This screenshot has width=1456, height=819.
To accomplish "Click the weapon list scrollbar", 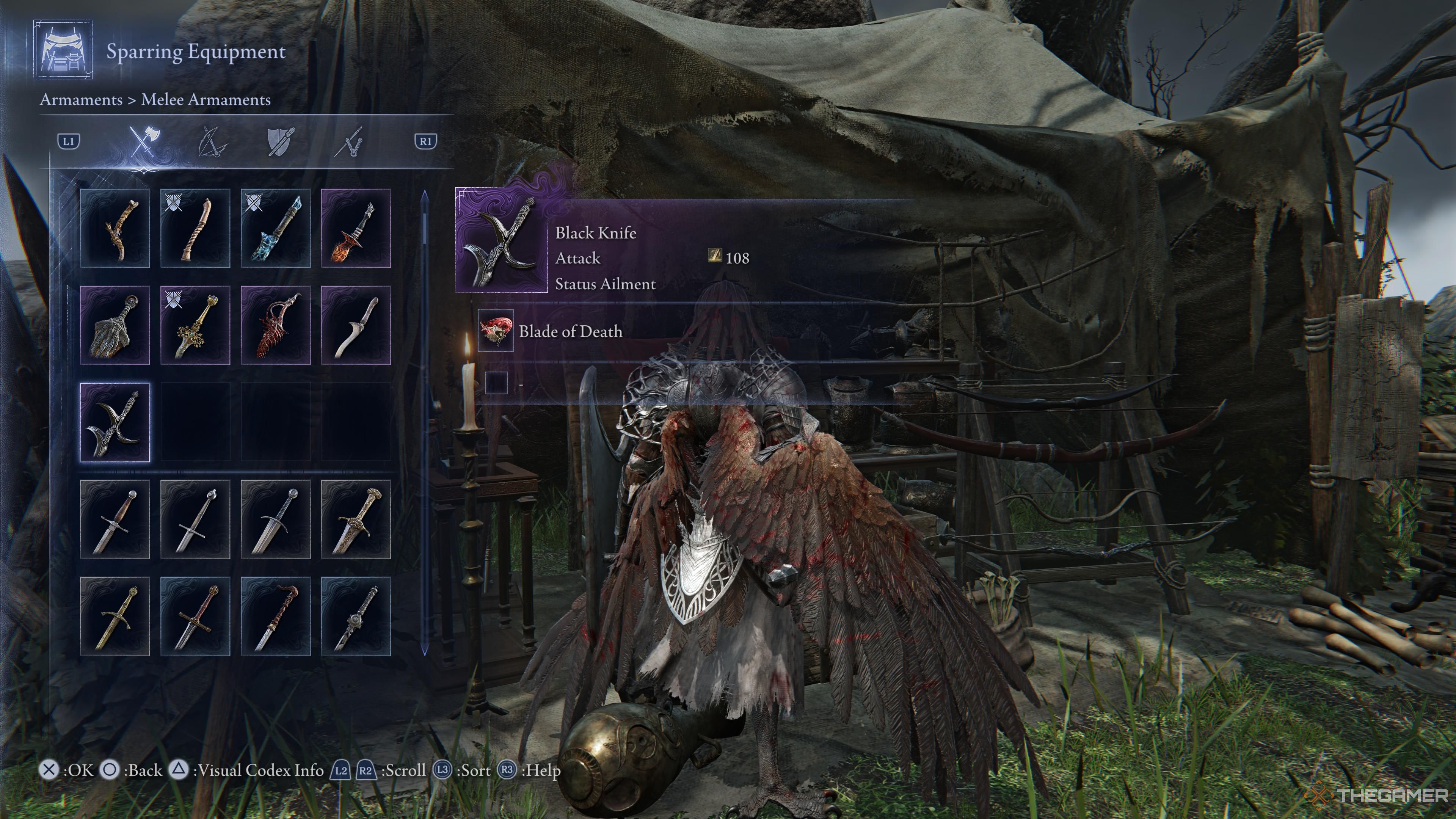I will 425,424.
